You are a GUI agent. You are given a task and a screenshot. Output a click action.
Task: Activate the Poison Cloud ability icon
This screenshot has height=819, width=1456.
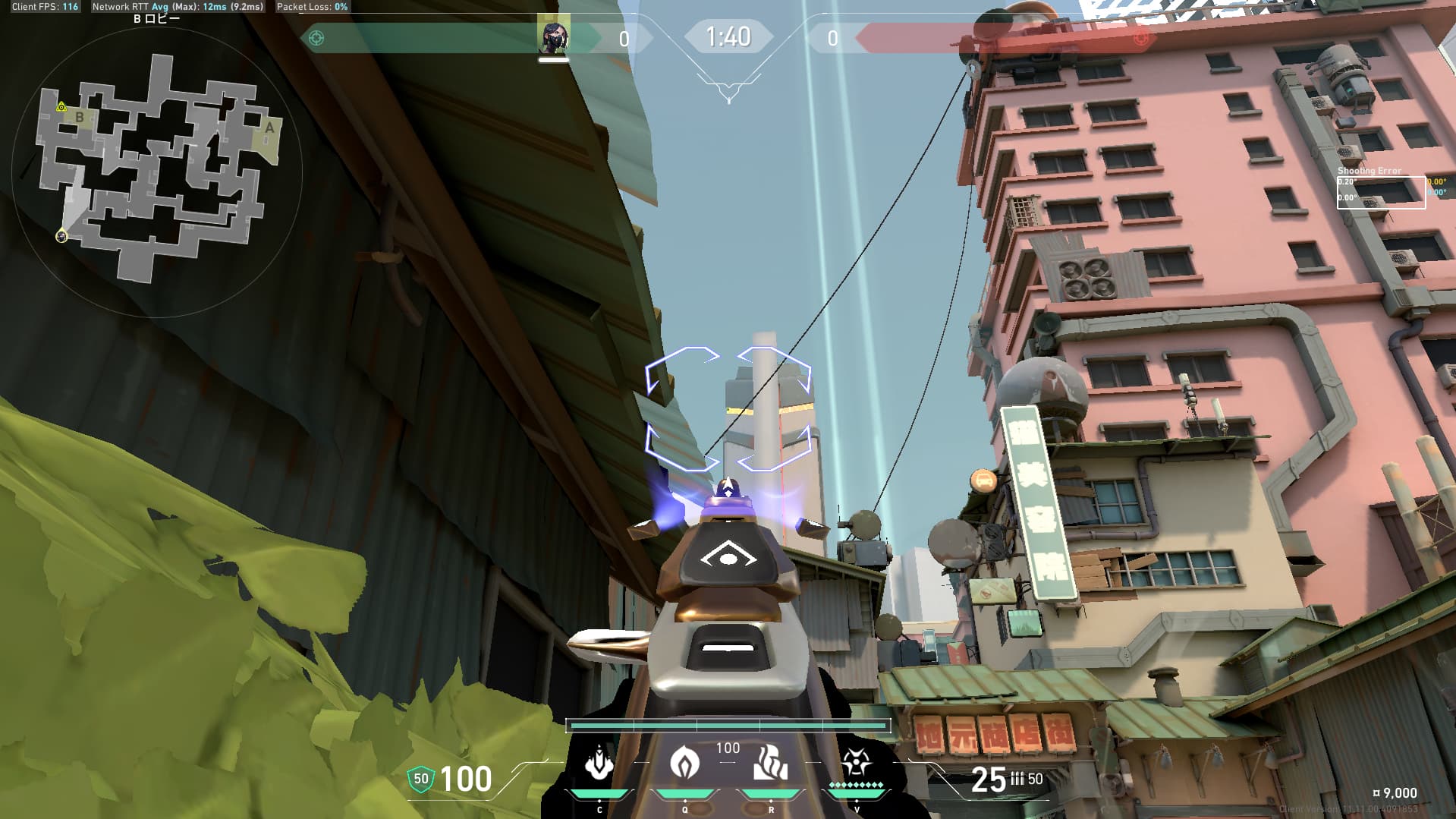coord(684,762)
